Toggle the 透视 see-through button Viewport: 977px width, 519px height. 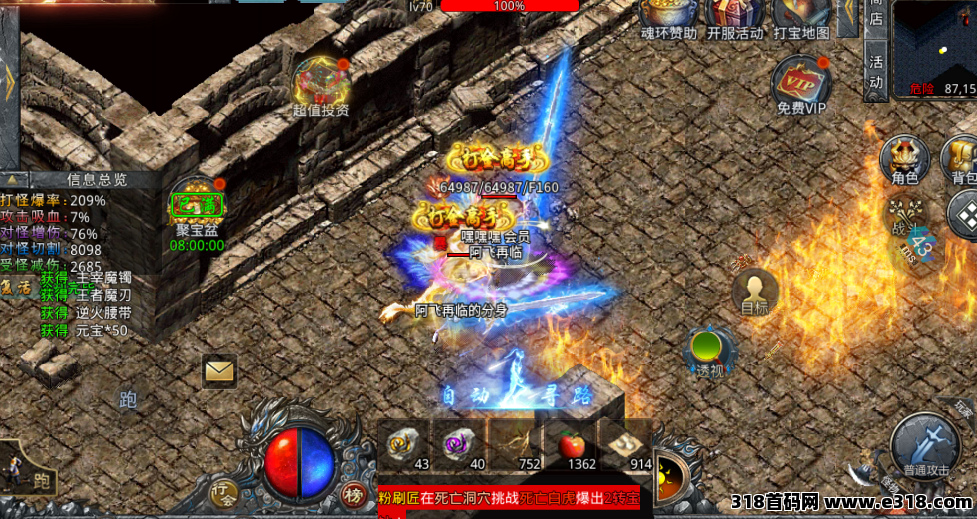pyautogui.click(x=709, y=352)
